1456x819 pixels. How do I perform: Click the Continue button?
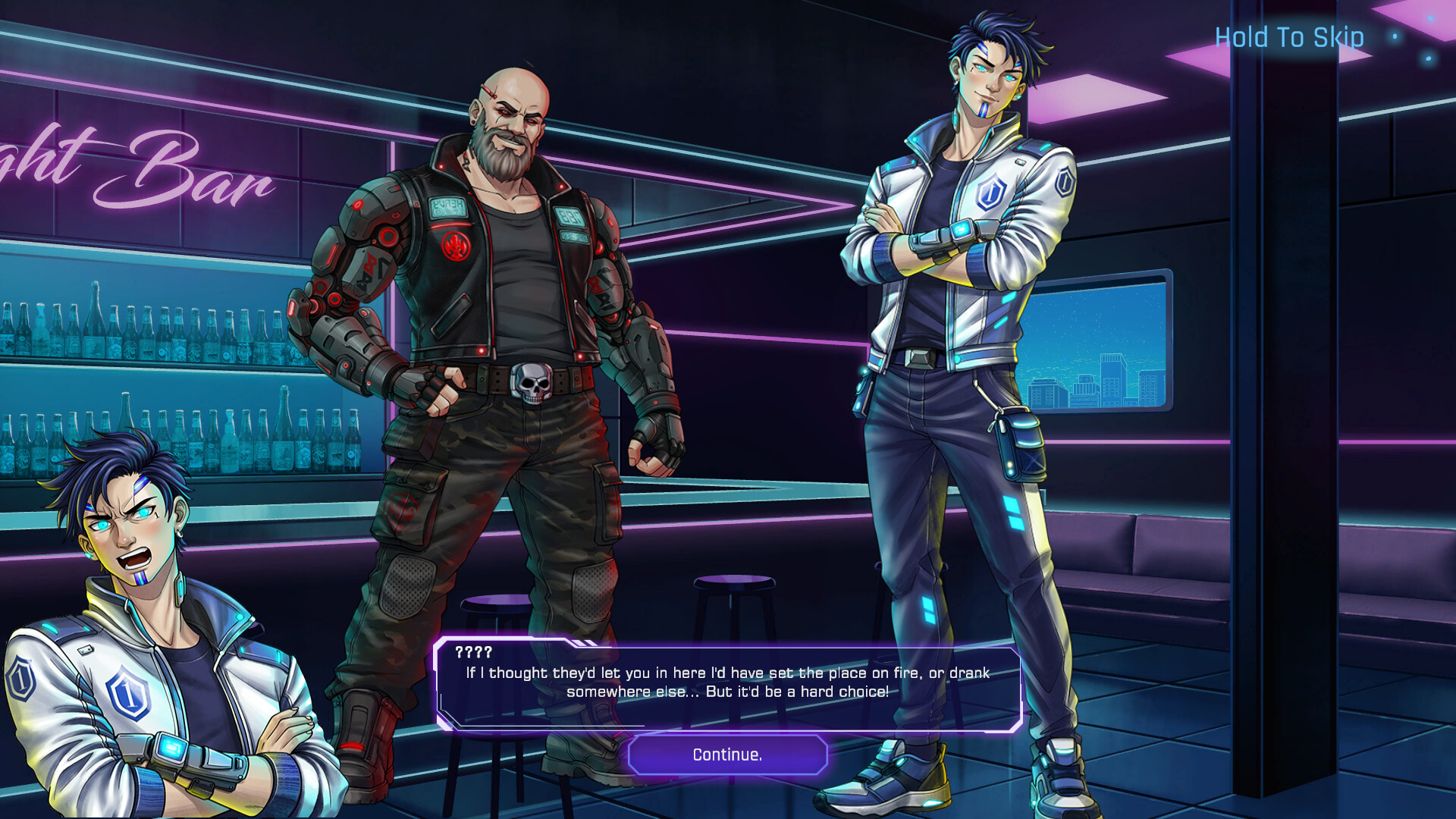coord(727,755)
